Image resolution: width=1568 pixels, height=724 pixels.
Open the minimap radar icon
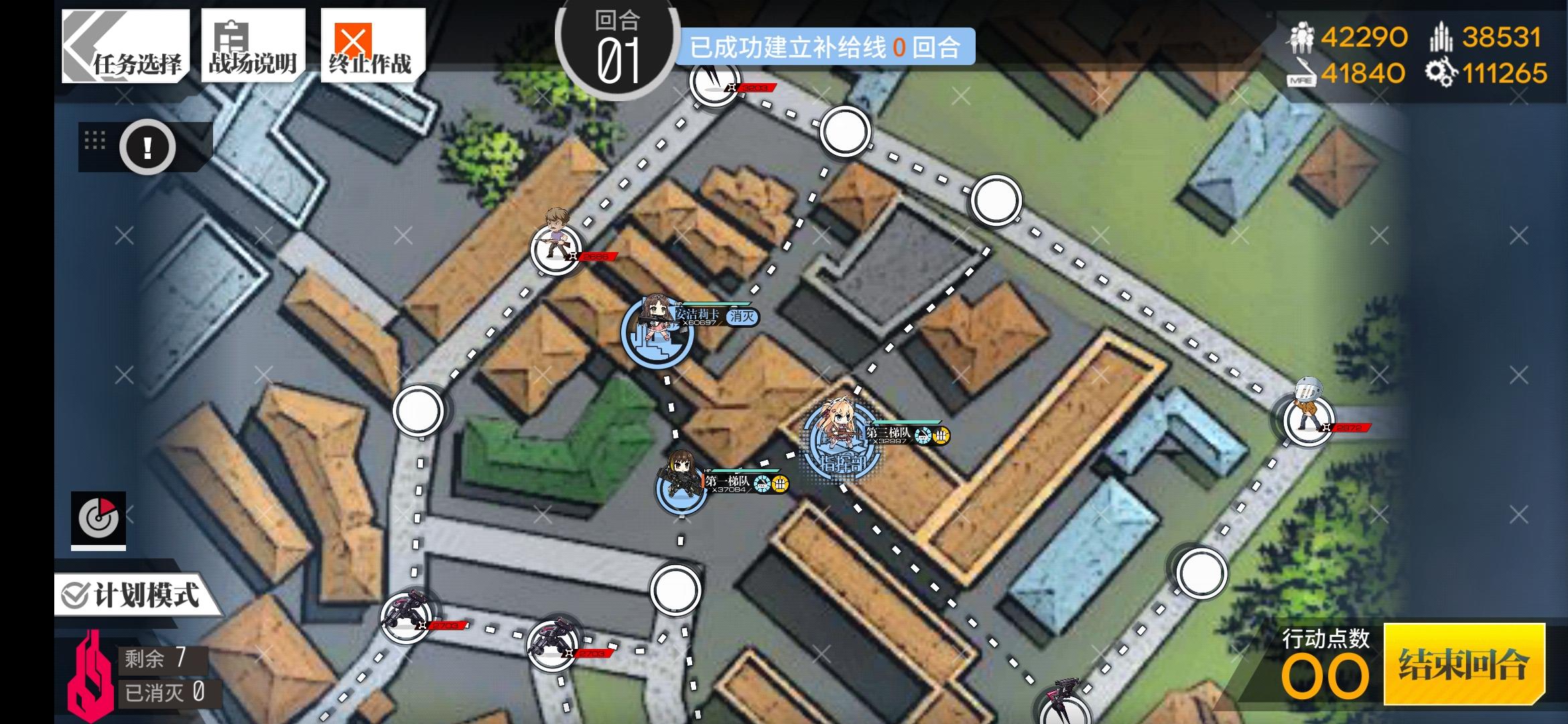98,518
